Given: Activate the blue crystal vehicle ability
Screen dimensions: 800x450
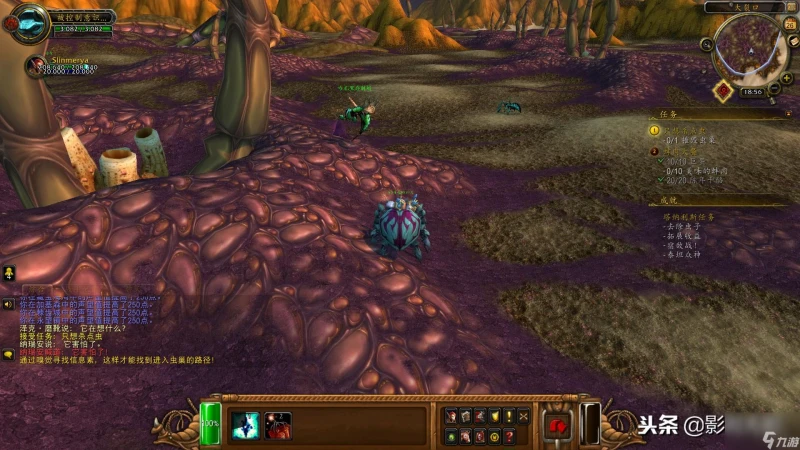Looking at the screenshot, I should (x=245, y=425).
